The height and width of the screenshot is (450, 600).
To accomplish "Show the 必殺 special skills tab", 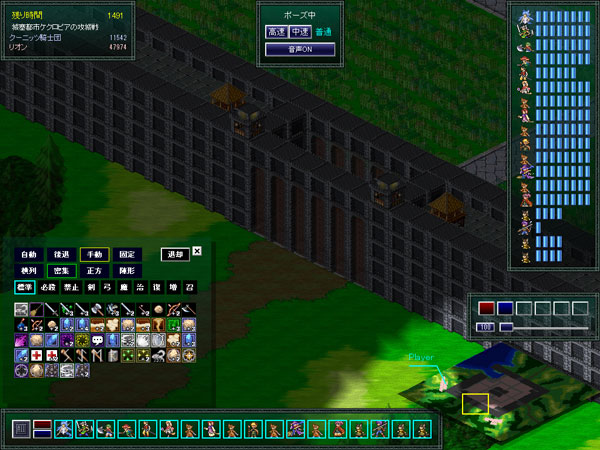I will (48, 286).
